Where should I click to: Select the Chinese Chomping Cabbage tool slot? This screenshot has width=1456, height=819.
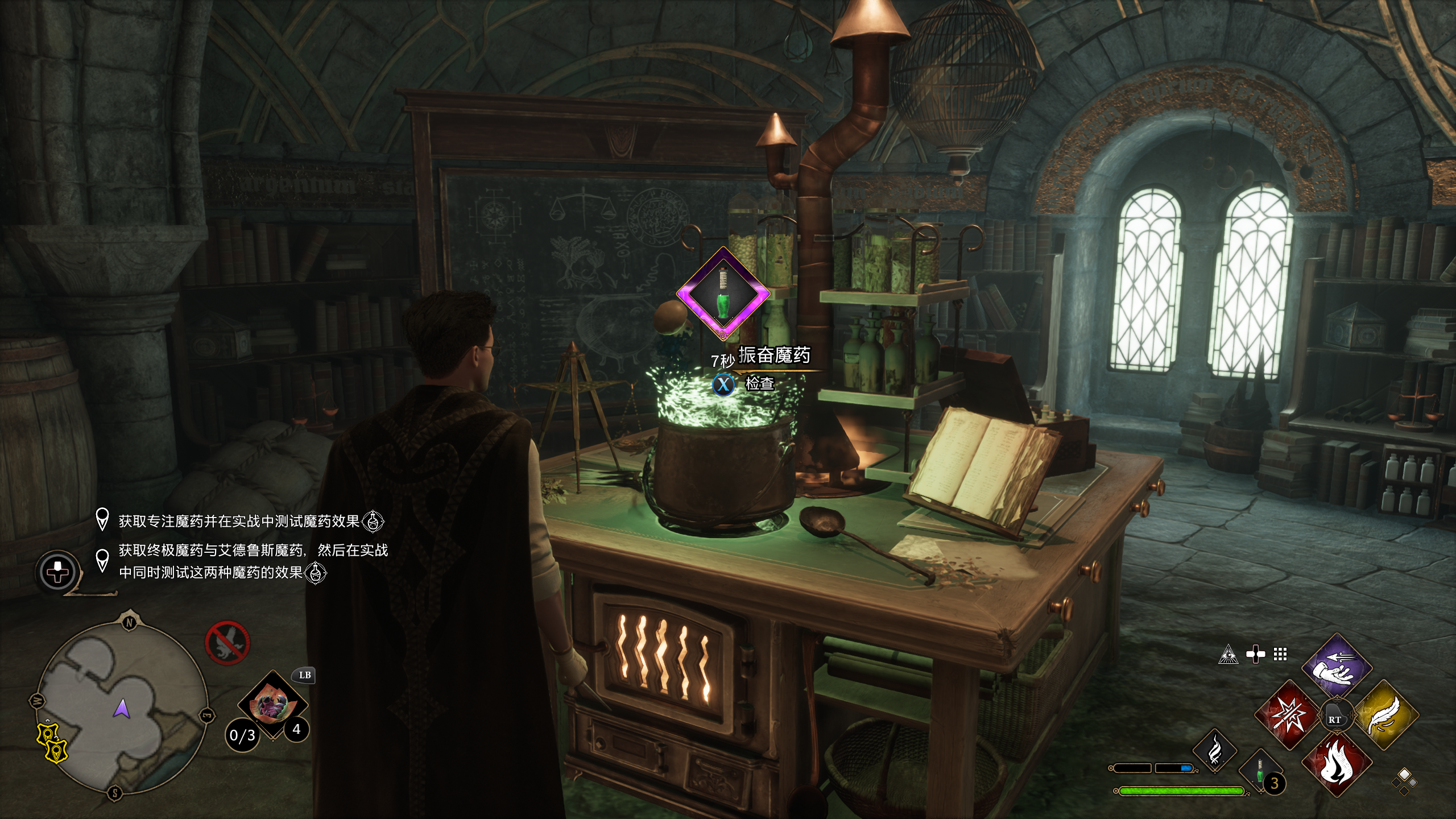click(x=272, y=705)
